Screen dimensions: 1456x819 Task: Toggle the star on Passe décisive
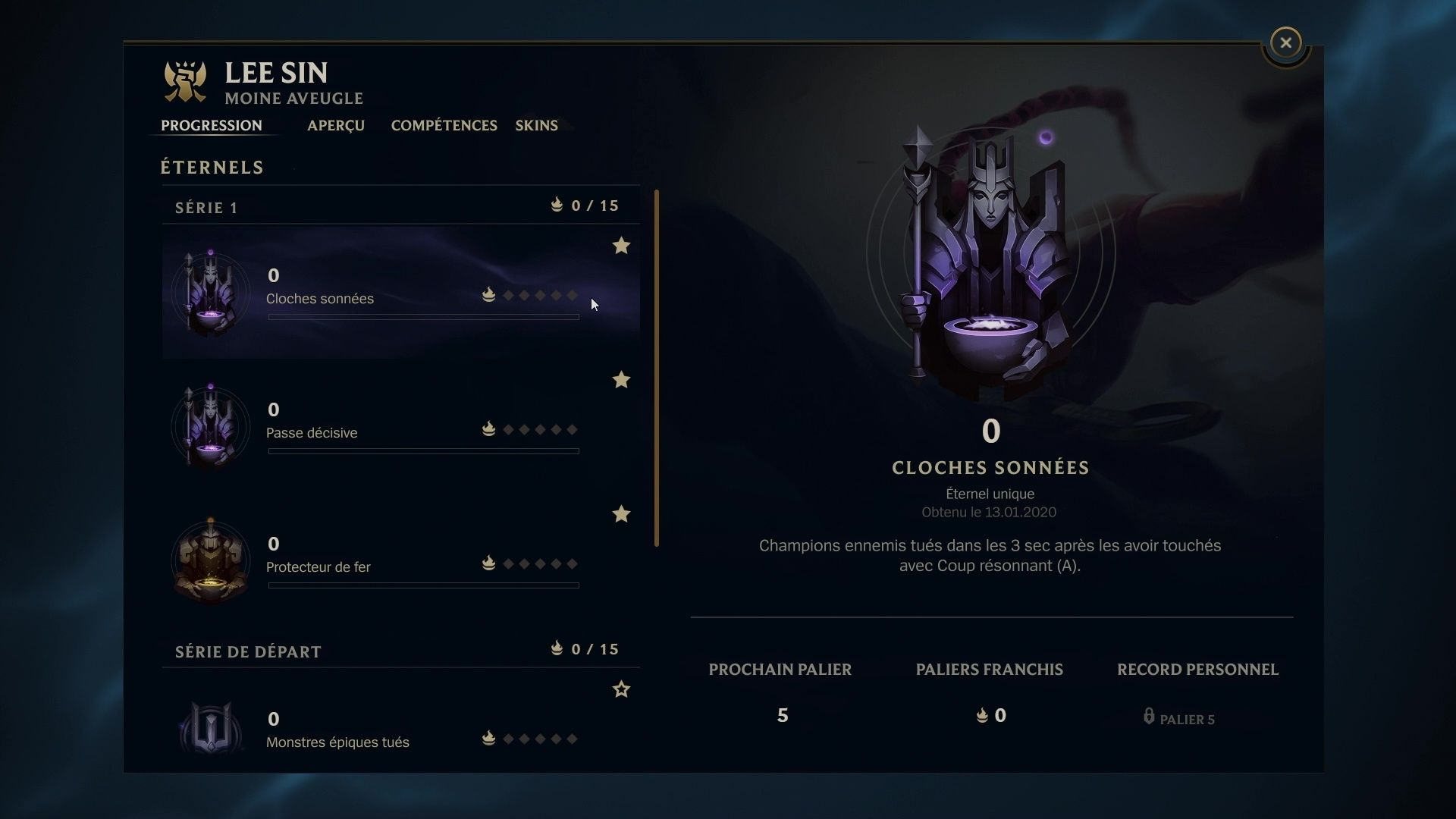622,380
